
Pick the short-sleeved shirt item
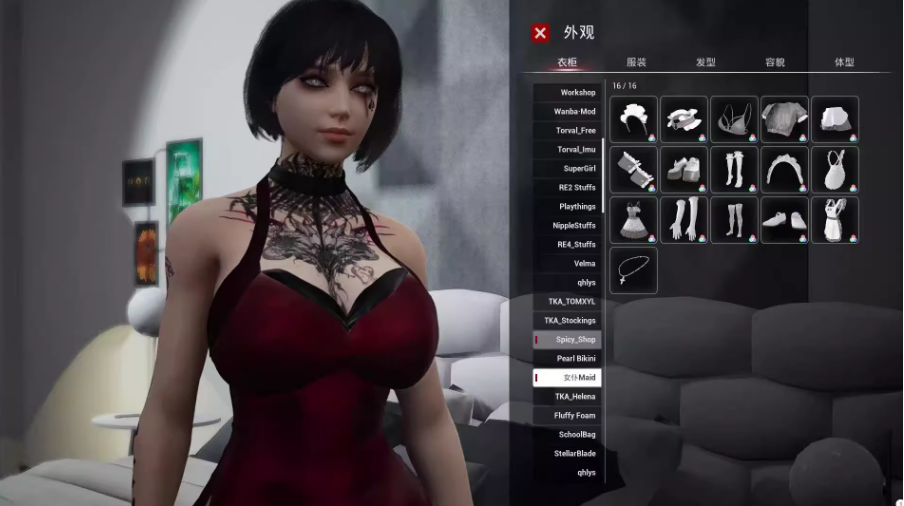pos(784,119)
